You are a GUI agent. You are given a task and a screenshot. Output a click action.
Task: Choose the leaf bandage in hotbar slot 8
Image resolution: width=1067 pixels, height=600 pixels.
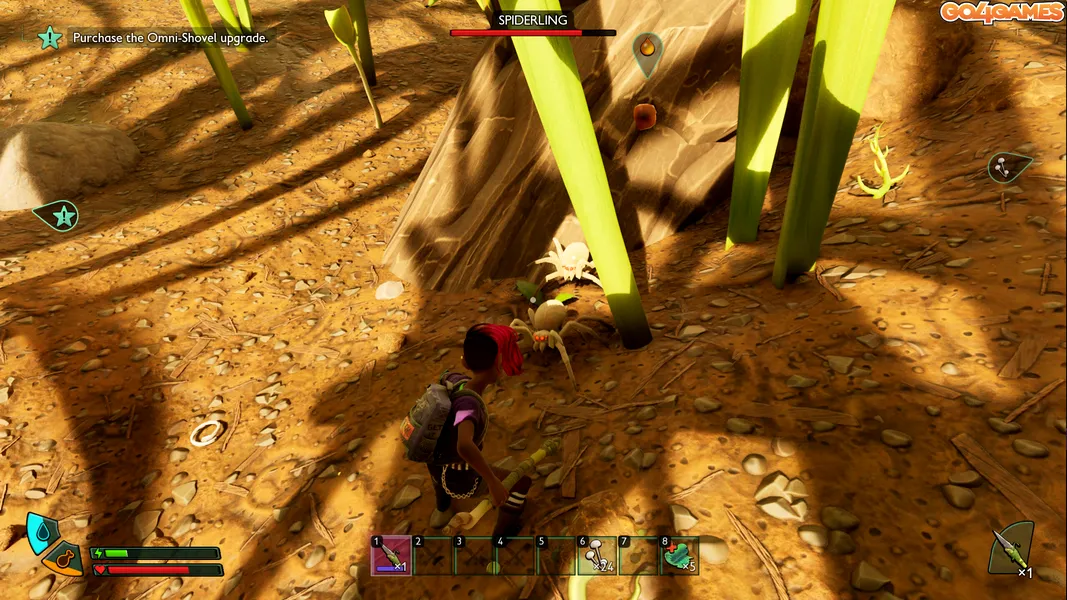(x=679, y=556)
